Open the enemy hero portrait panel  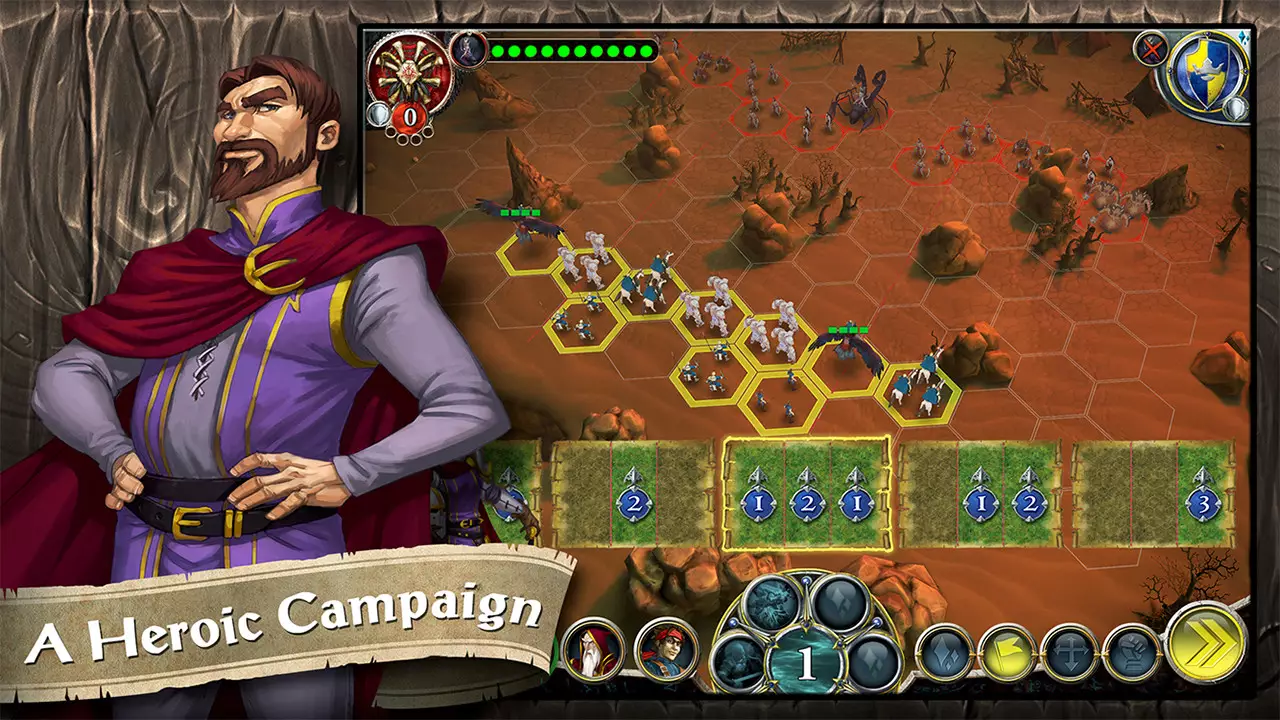[468, 50]
